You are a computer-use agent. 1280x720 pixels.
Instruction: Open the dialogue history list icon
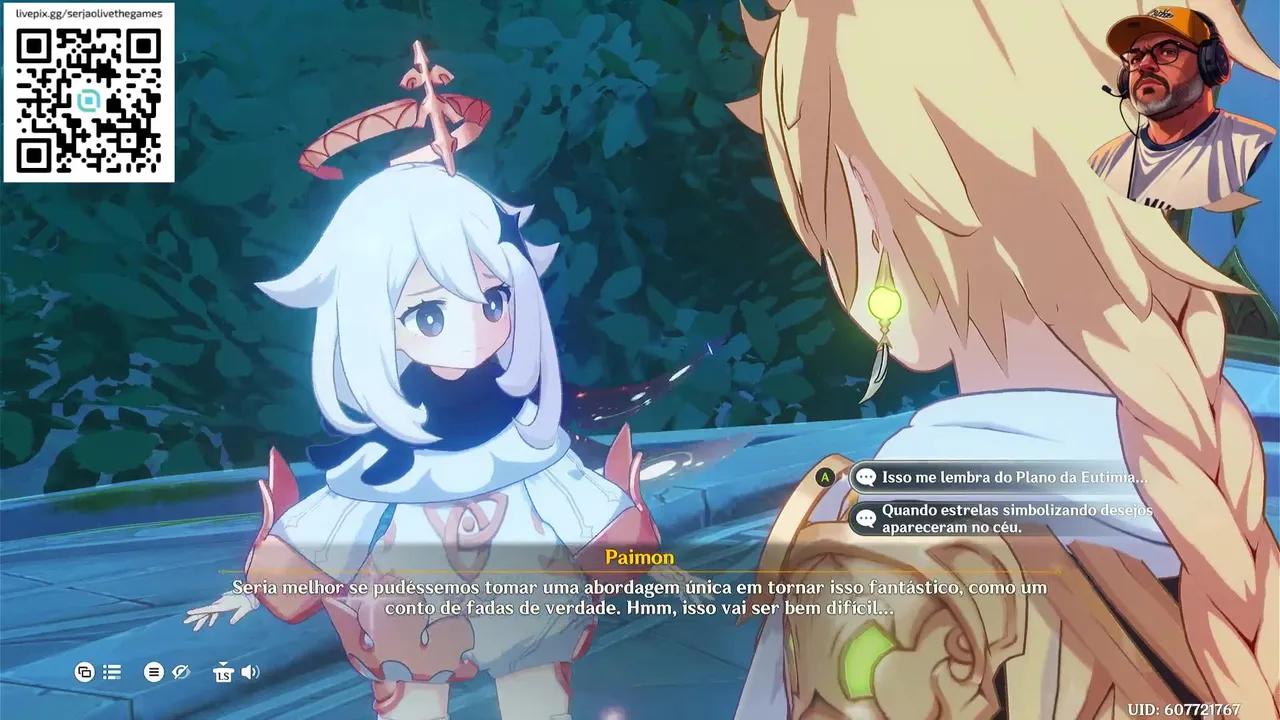pos(112,672)
